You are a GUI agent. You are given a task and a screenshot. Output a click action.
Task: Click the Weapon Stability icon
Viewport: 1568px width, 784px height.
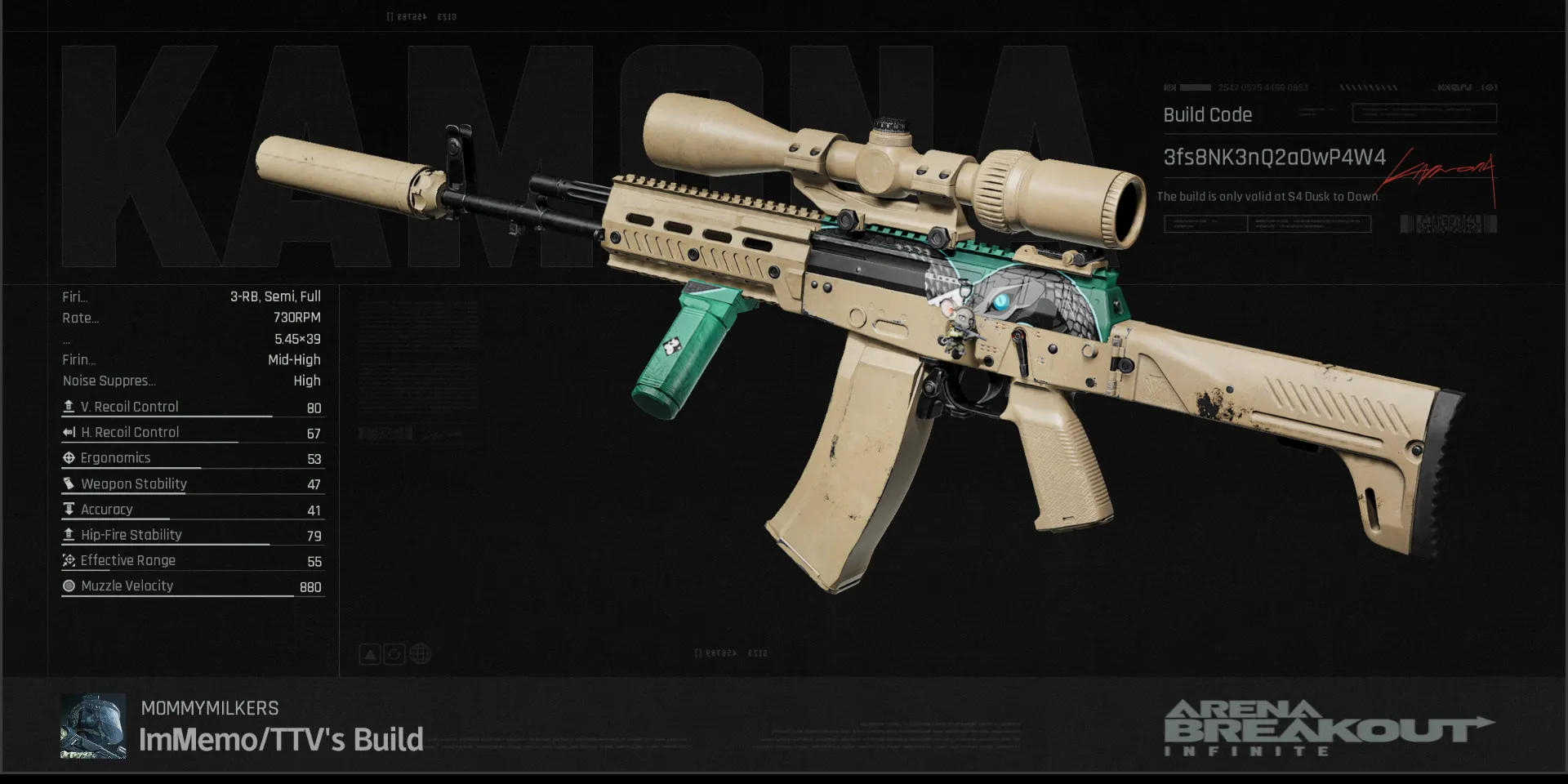point(69,483)
